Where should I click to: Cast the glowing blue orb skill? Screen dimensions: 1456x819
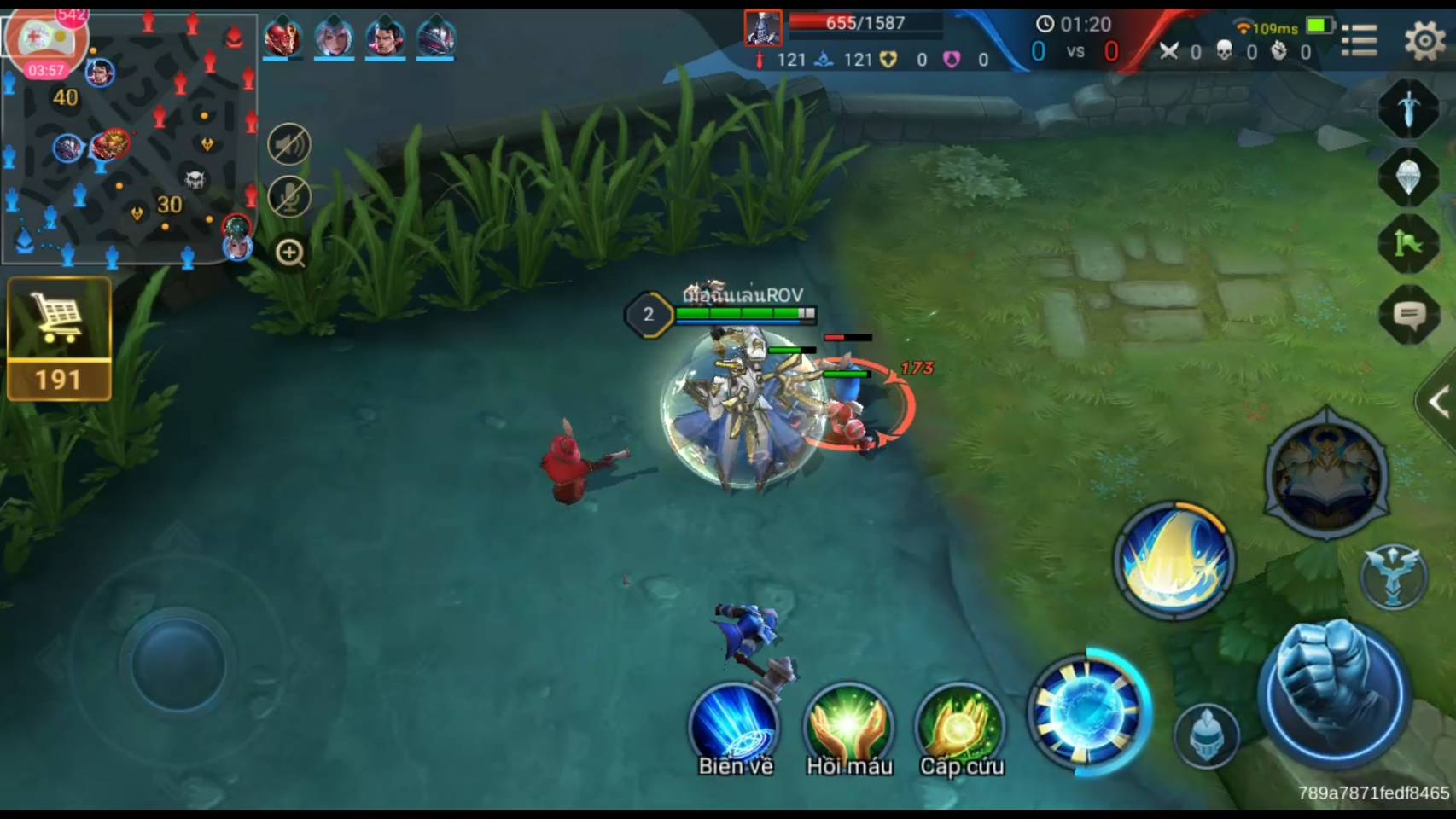pos(1086,711)
